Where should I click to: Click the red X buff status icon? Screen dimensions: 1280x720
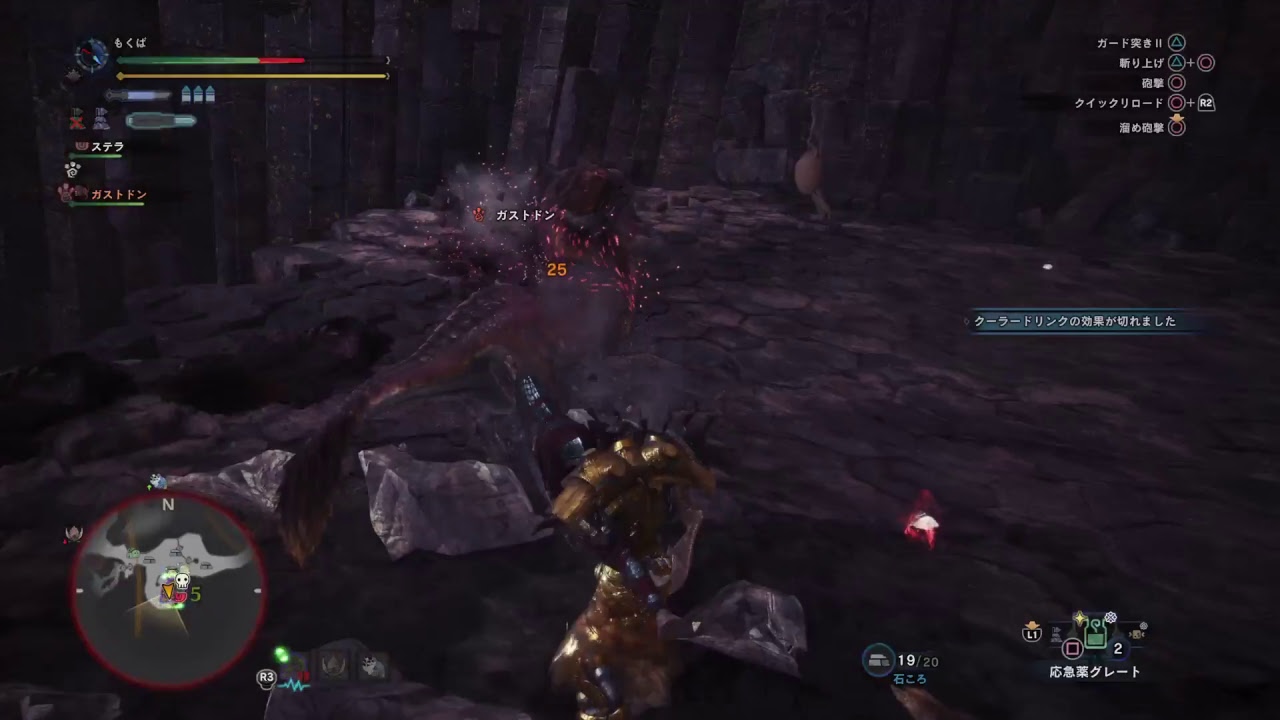(x=75, y=120)
